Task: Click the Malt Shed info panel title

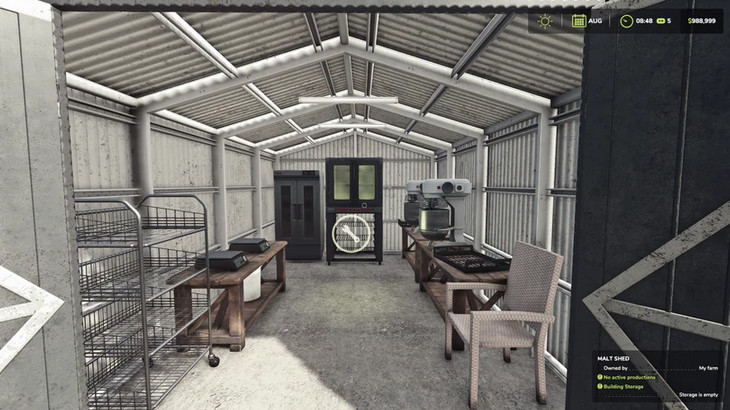Action: point(616,357)
